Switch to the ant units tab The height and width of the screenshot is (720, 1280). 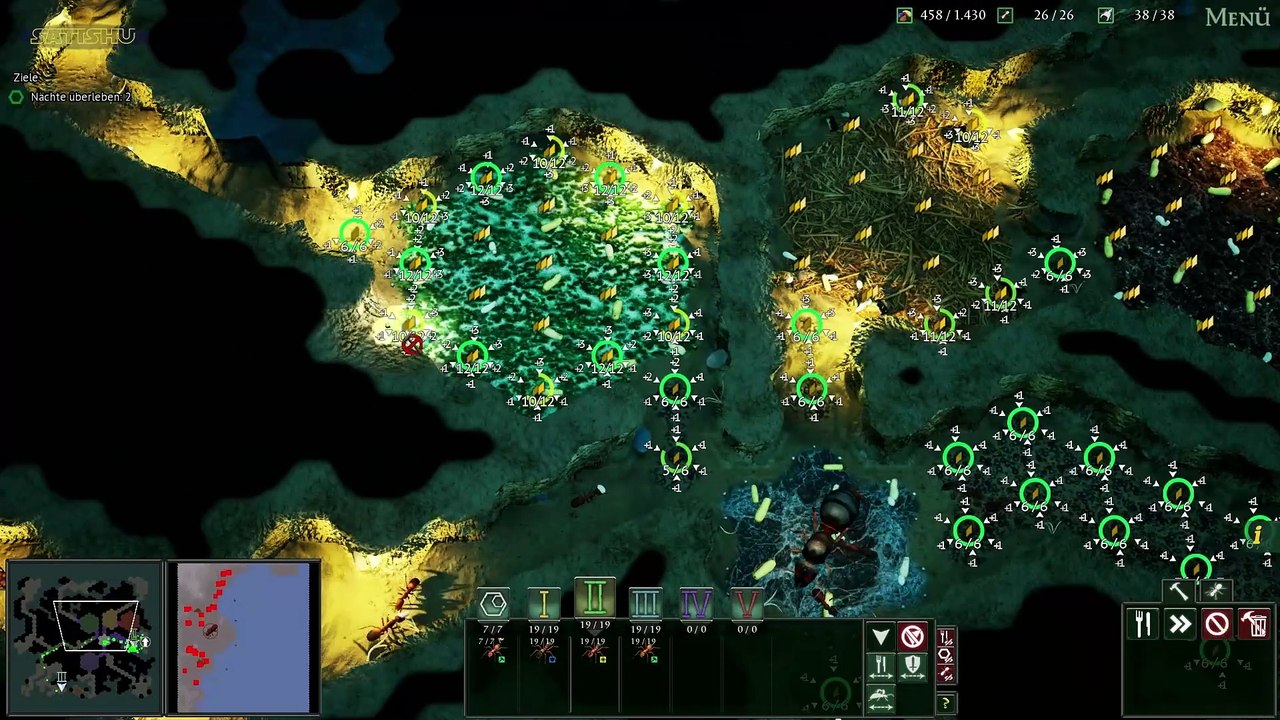click(x=1215, y=591)
